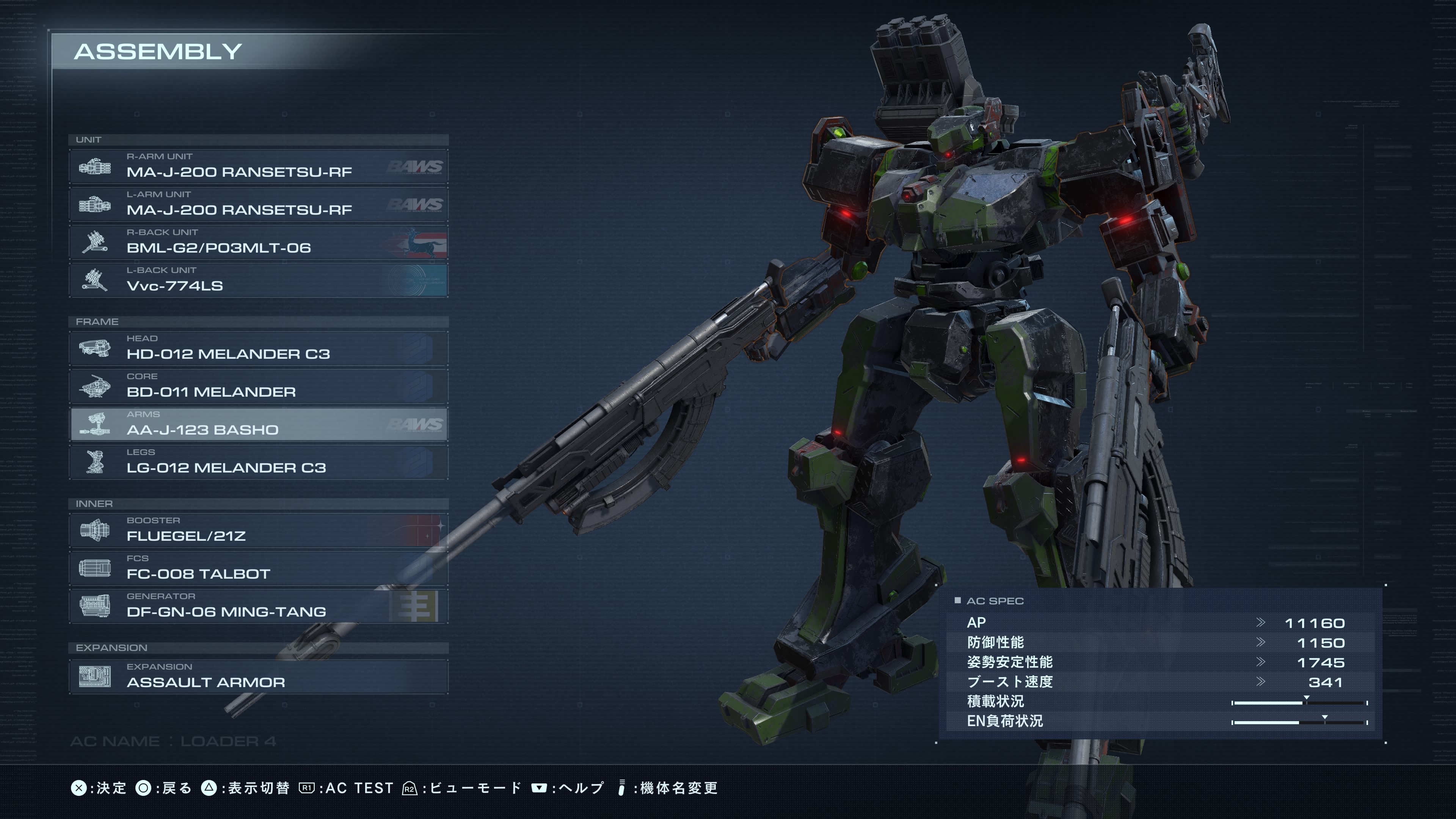Viewport: 1456px width, 819px height.
Task: Open the FCS FC-008 TALBOT slot
Action: pyautogui.click(x=258, y=569)
